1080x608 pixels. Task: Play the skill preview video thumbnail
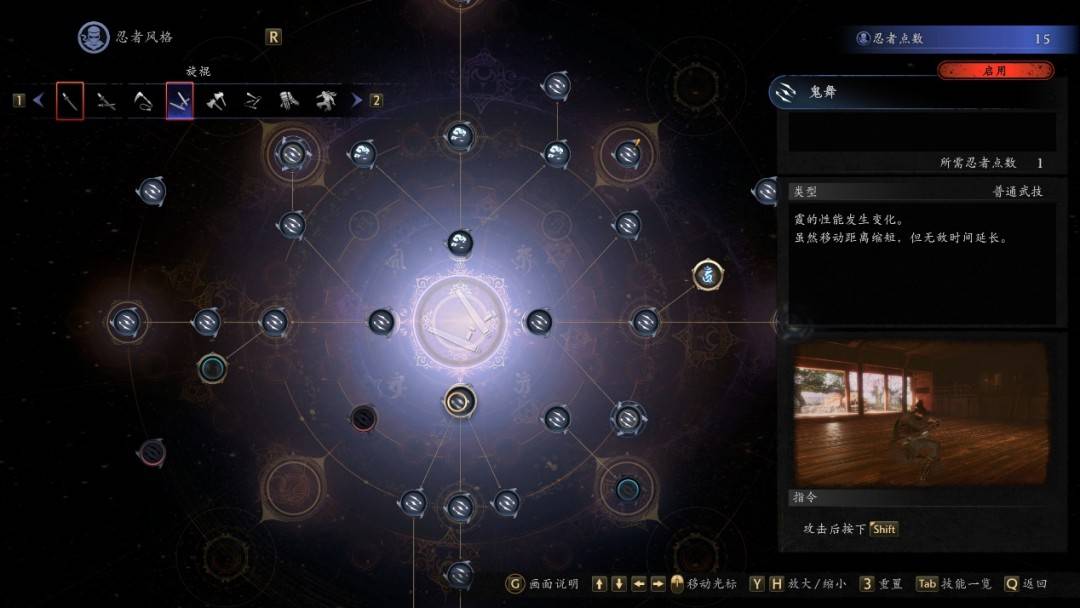pos(920,412)
